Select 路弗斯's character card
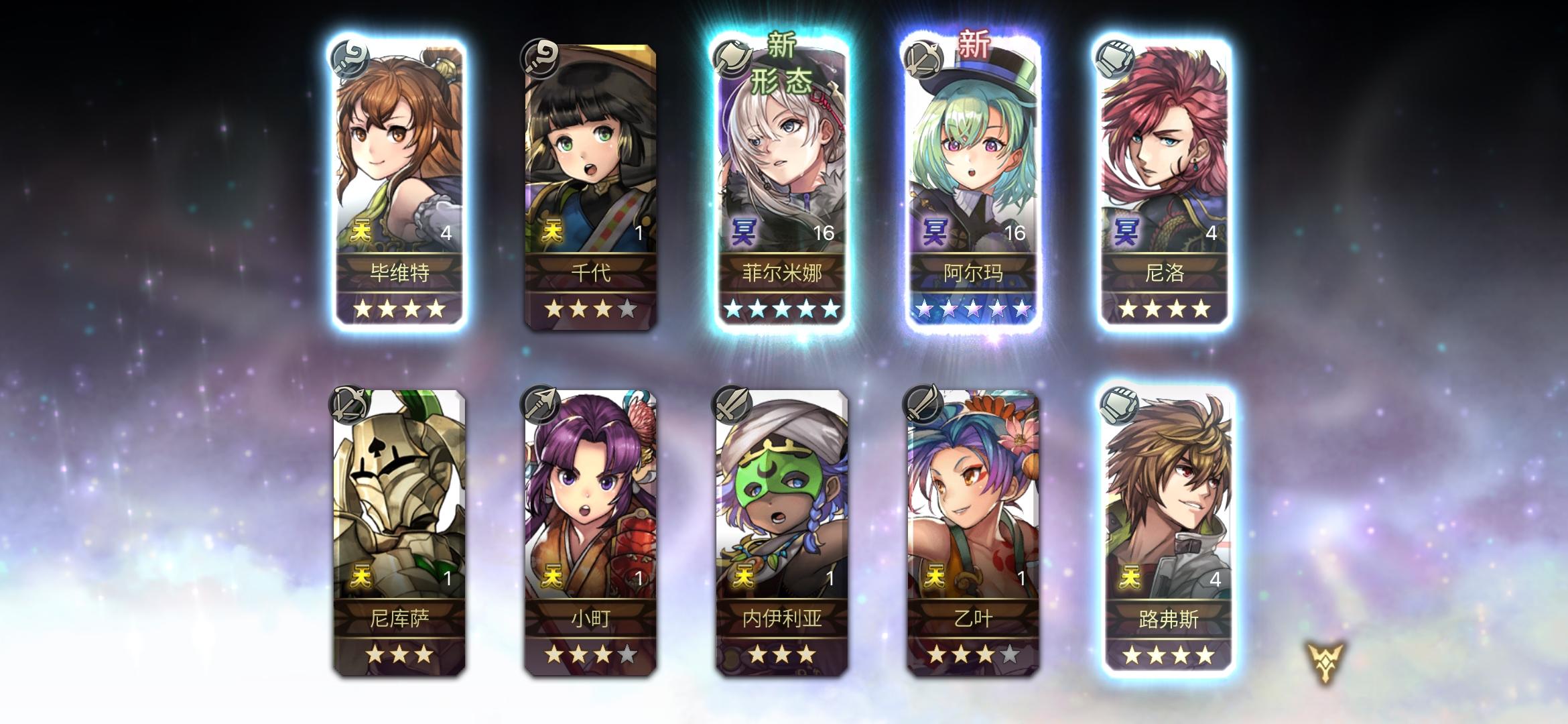This screenshot has width=1568, height=724. (1167, 530)
